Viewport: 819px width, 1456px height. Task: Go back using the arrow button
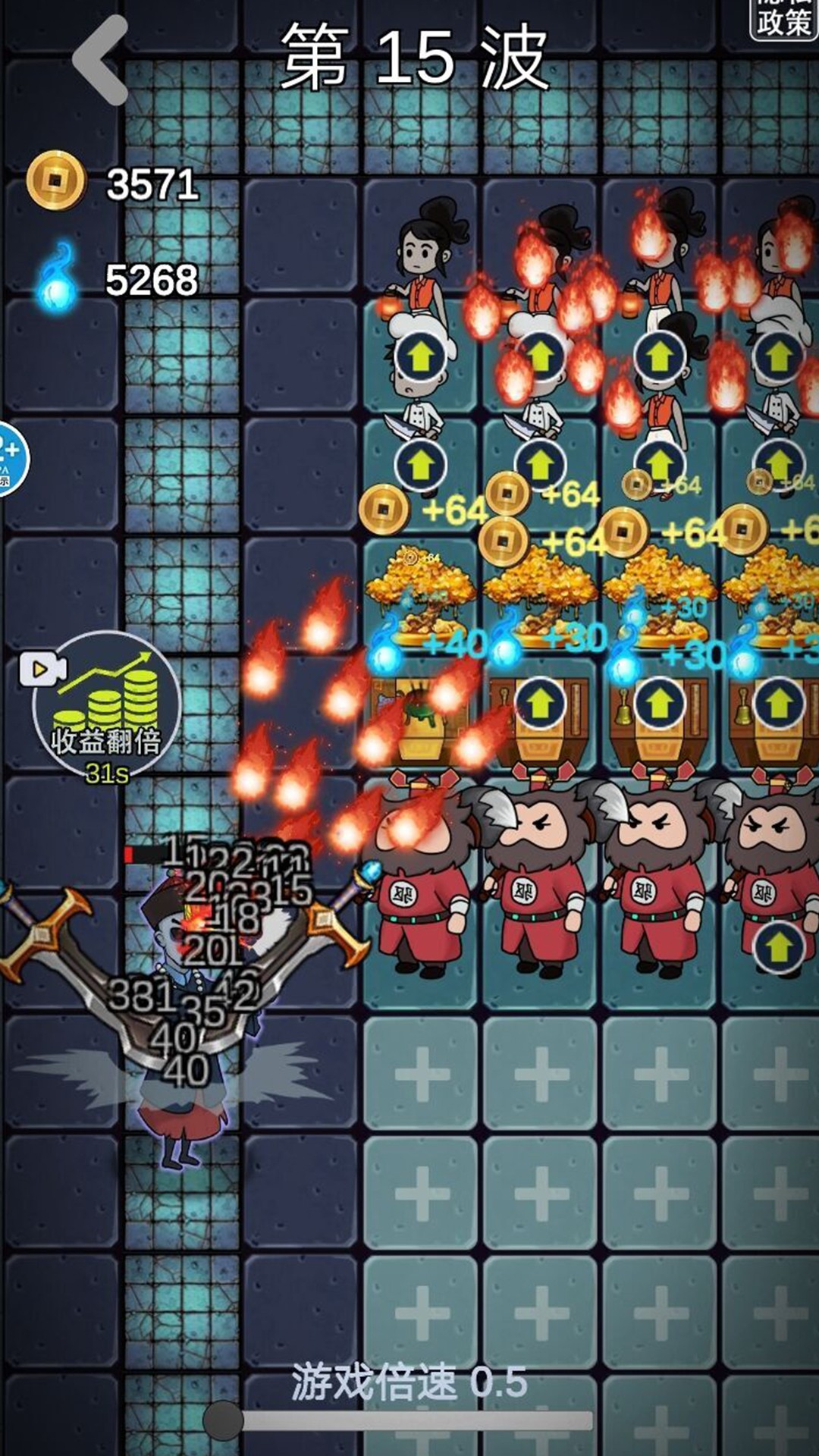(101, 61)
